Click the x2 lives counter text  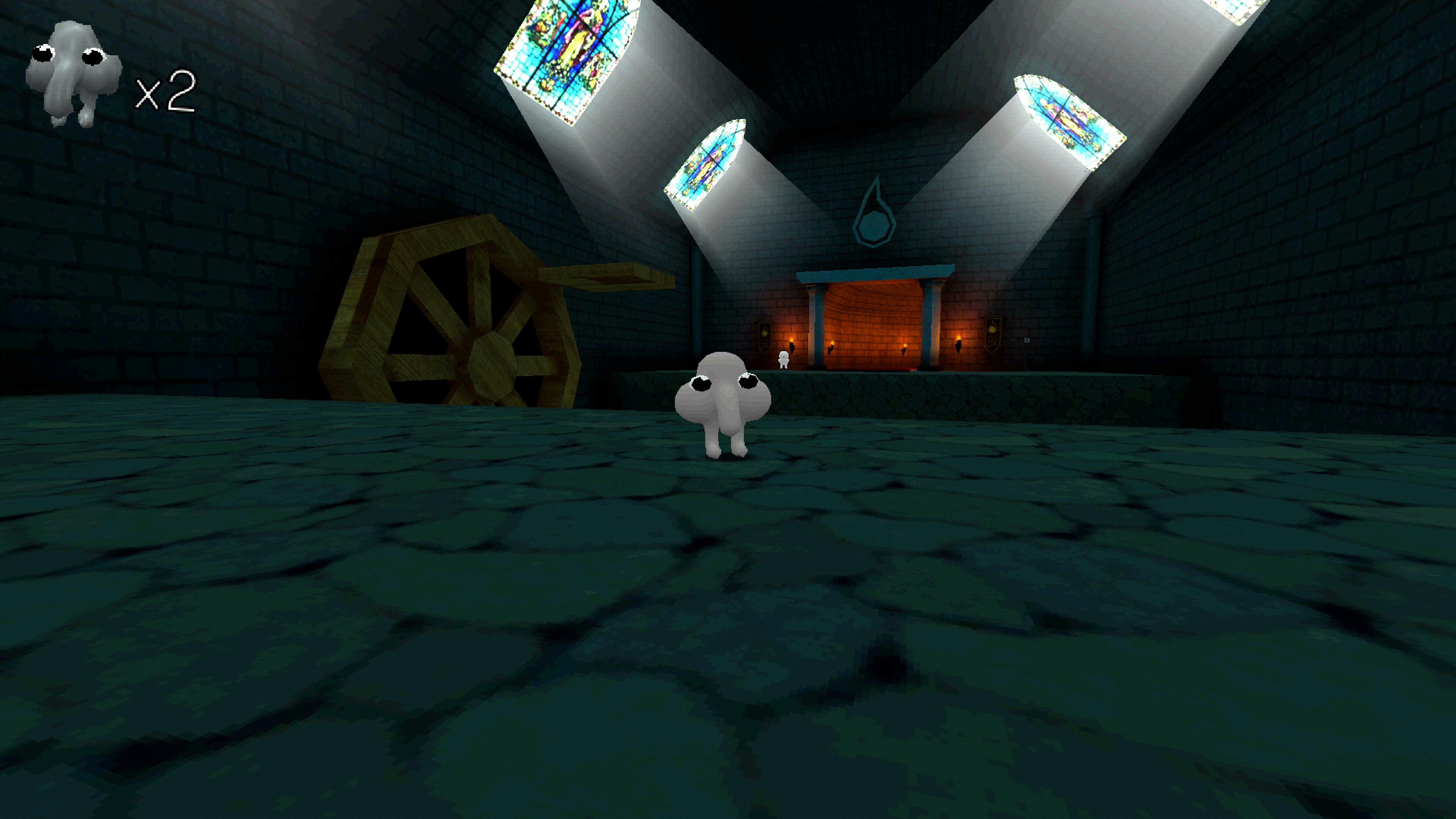(x=165, y=93)
